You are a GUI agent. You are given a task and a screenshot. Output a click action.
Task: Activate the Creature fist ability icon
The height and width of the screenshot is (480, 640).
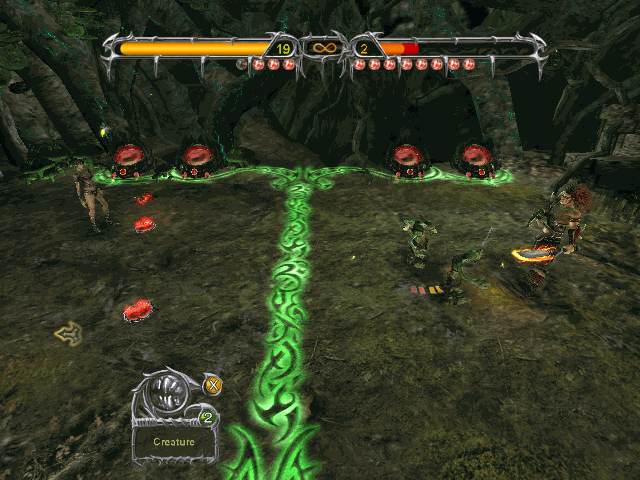click(173, 397)
